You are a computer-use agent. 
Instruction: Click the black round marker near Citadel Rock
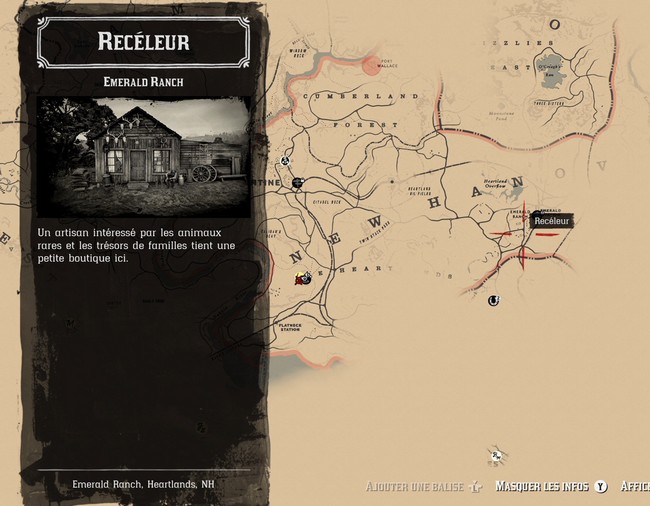(x=298, y=182)
